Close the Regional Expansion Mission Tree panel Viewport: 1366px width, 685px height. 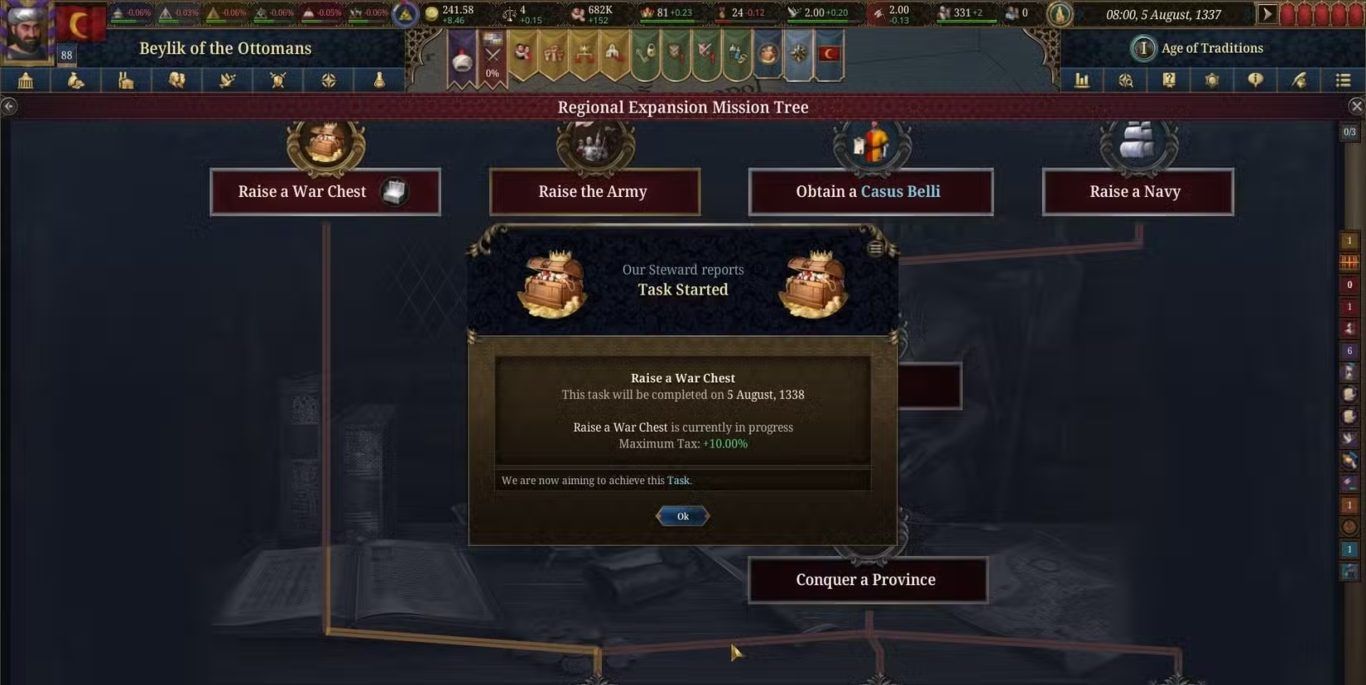(1356, 106)
